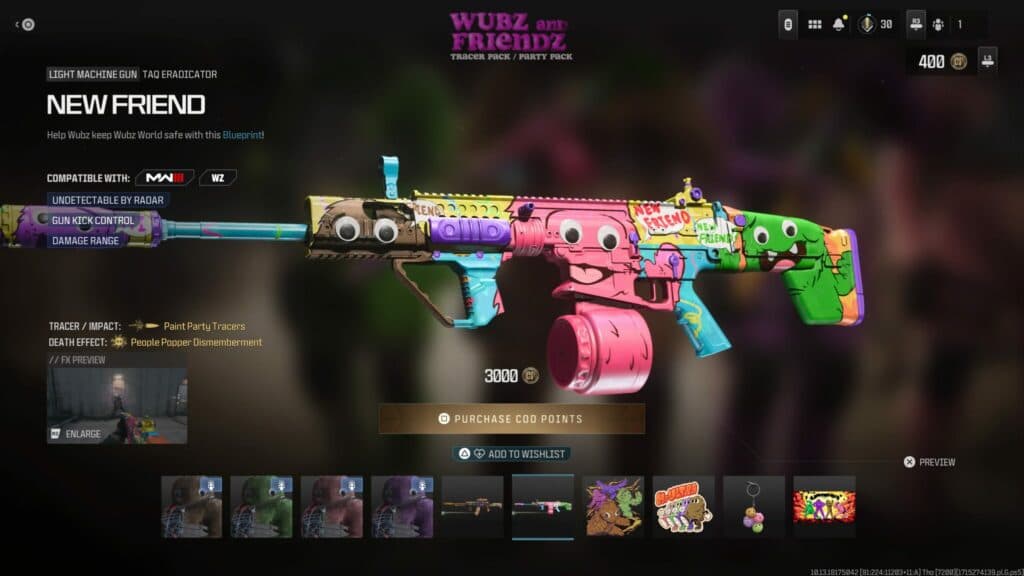Open the player rank level 30 badge
Image resolution: width=1024 pixels, height=576 pixels.
click(x=875, y=24)
